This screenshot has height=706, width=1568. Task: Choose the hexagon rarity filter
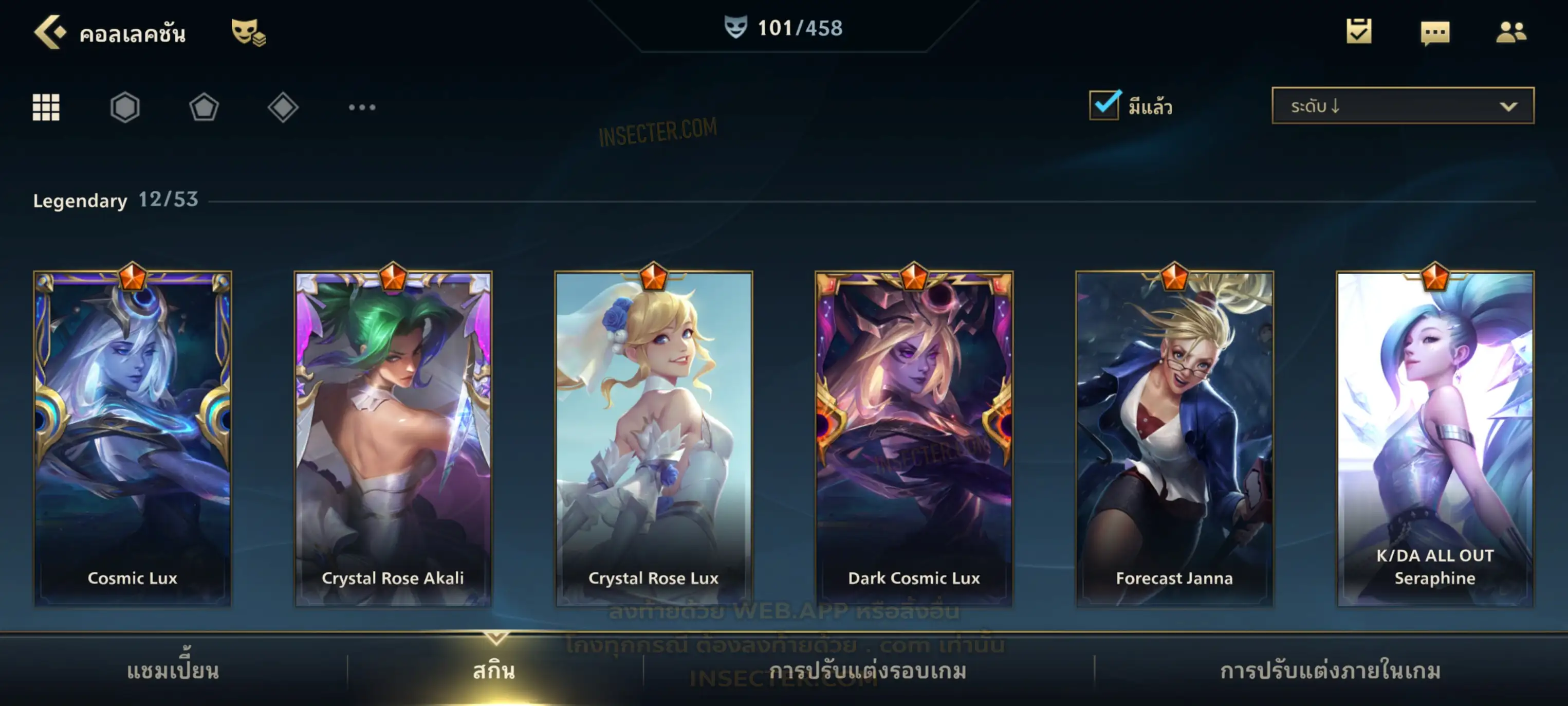(x=125, y=108)
